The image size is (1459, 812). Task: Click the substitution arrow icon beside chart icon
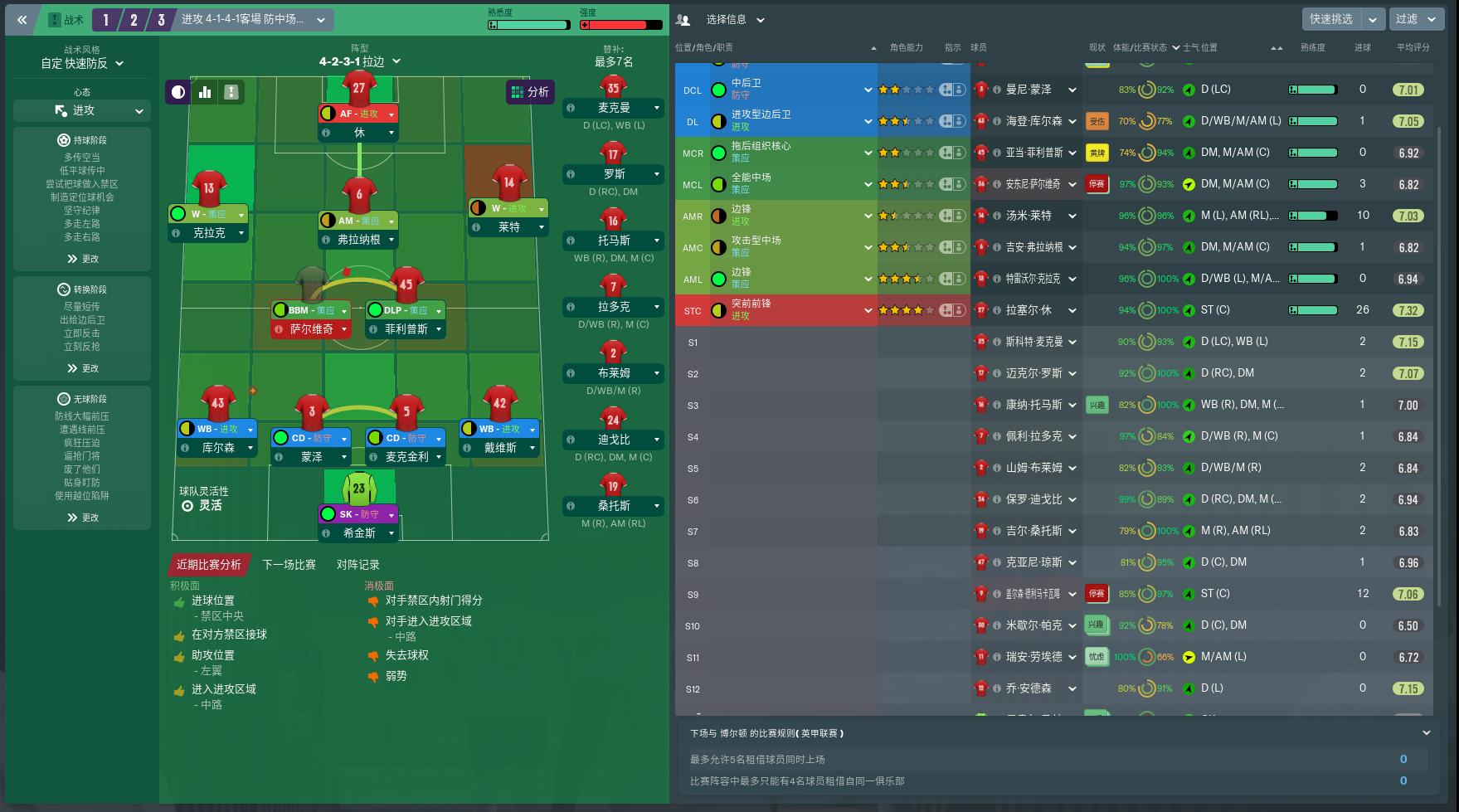coord(232,92)
